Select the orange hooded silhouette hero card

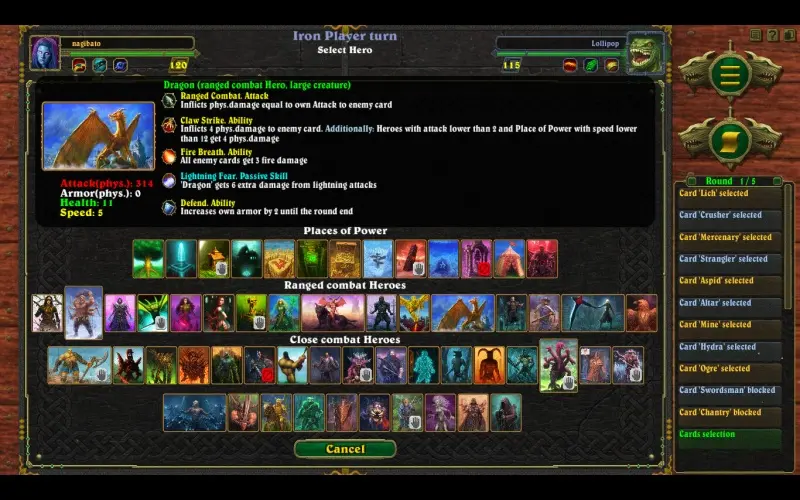coord(489,365)
